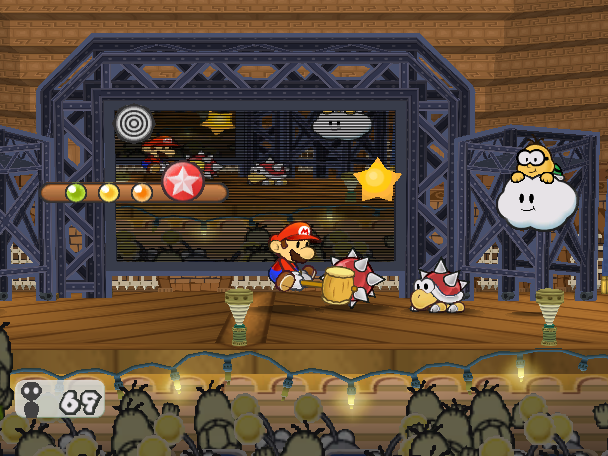Select the yellow timing light
Viewport: 608px width, 456px height.
[x=109, y=192]
